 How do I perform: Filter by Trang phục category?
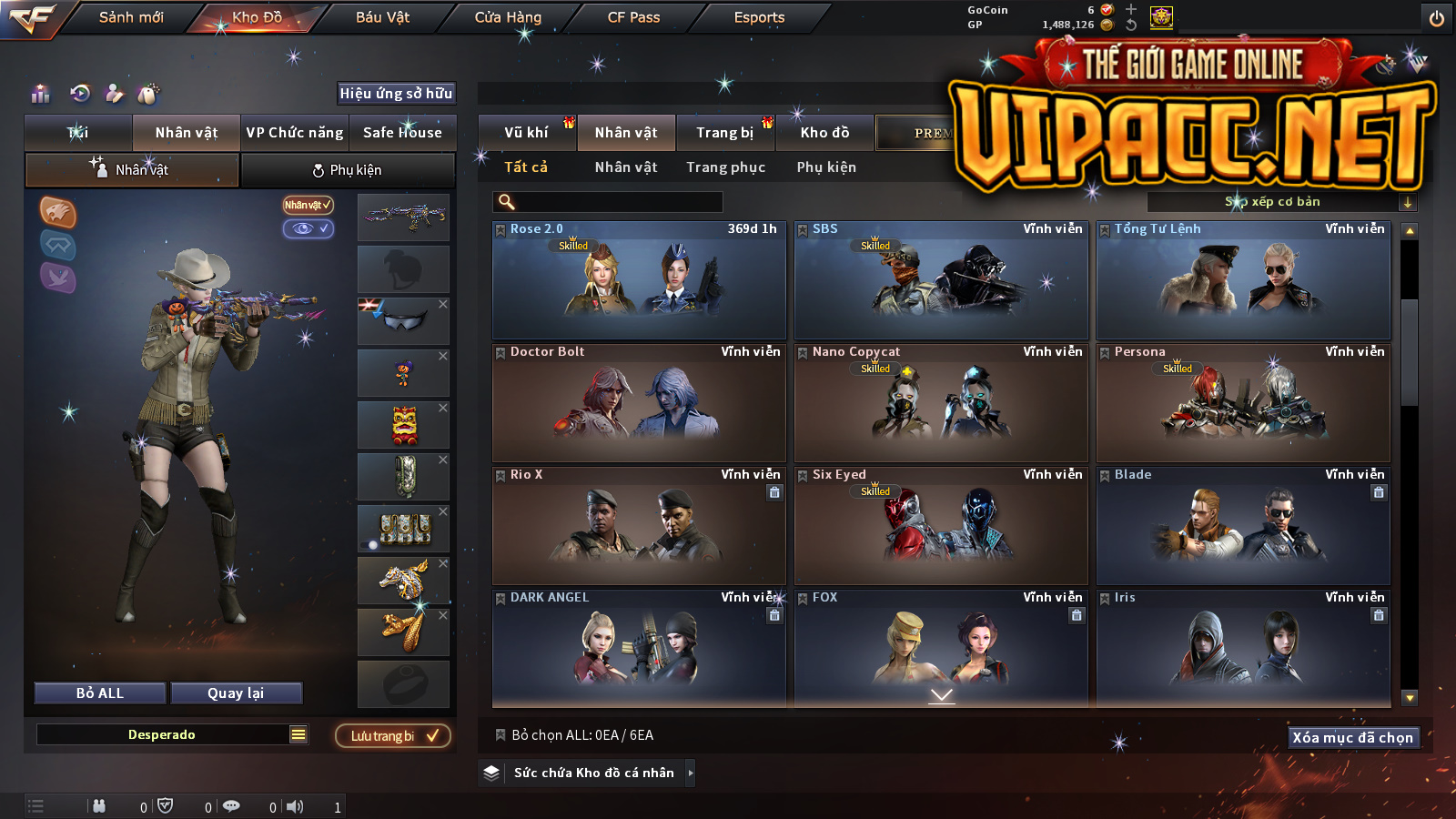(x=725, y=167)
